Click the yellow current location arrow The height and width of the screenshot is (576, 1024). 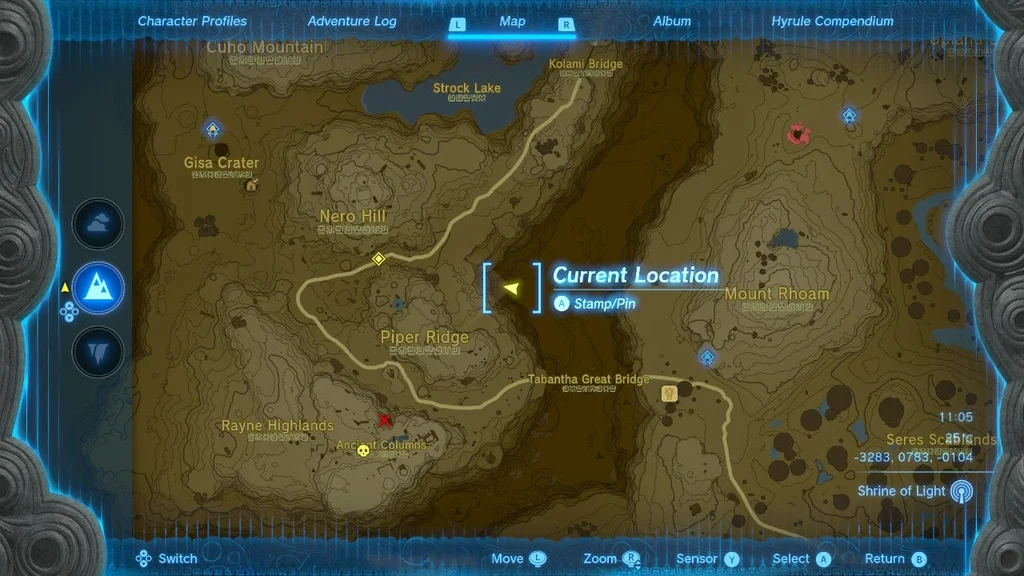[511, 288]
